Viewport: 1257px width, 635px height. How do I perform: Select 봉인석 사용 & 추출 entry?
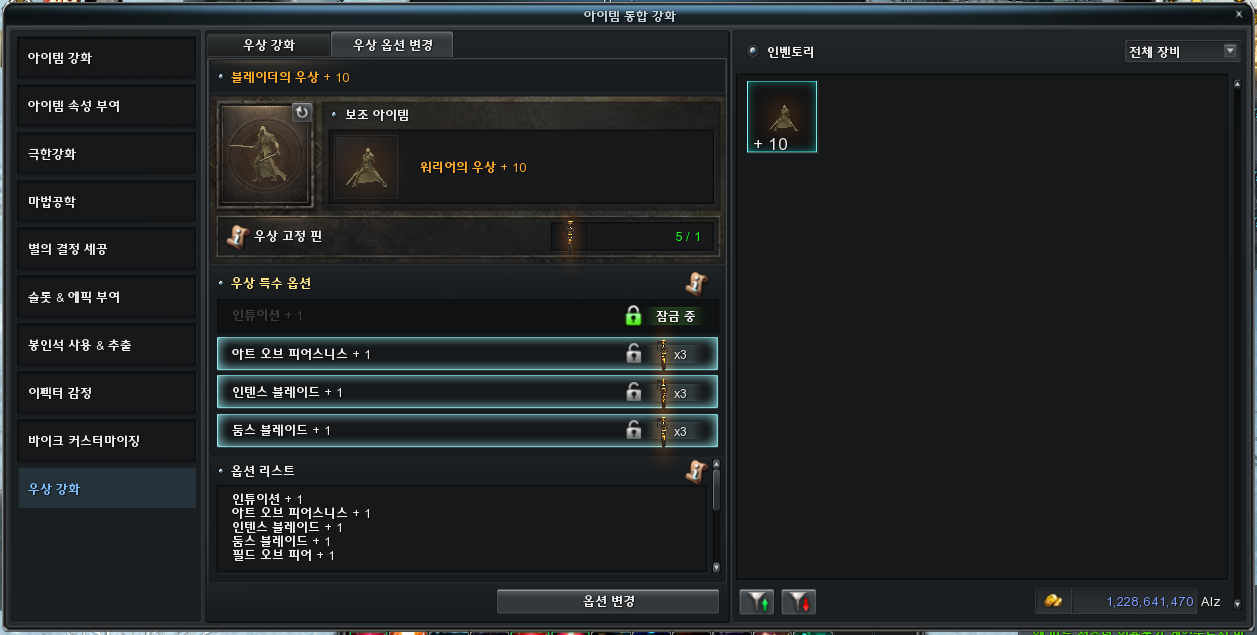(x=106, y=345)
